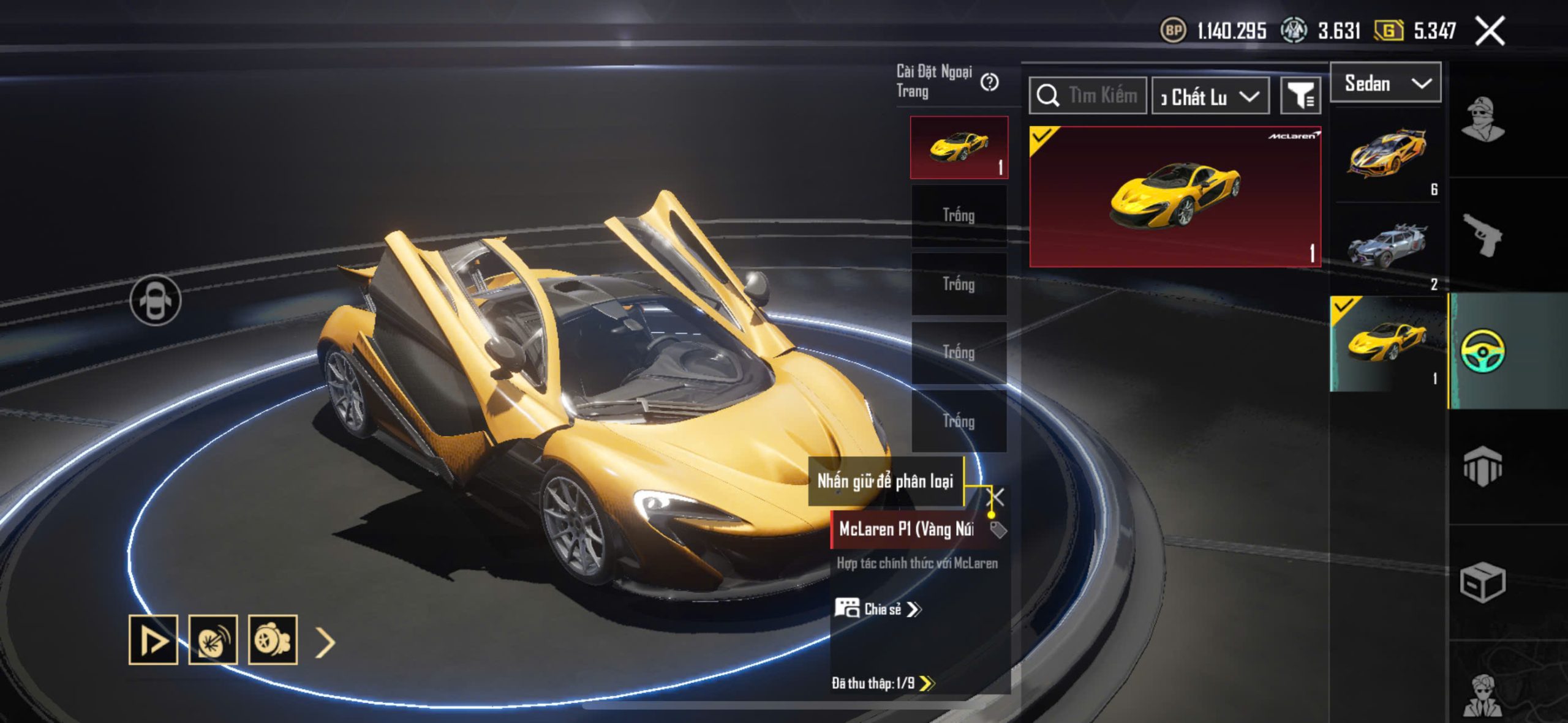The image size is (1568, 723).
Task: Toggle the car door view button
Action: point(156,300)
